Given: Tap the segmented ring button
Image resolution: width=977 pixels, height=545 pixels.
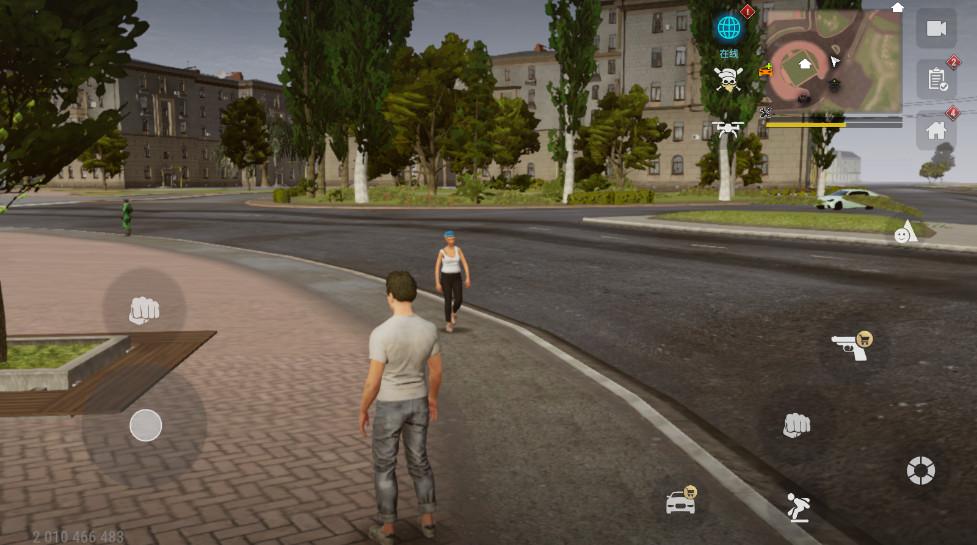Looking at the screenshot, I should point(920,470).
